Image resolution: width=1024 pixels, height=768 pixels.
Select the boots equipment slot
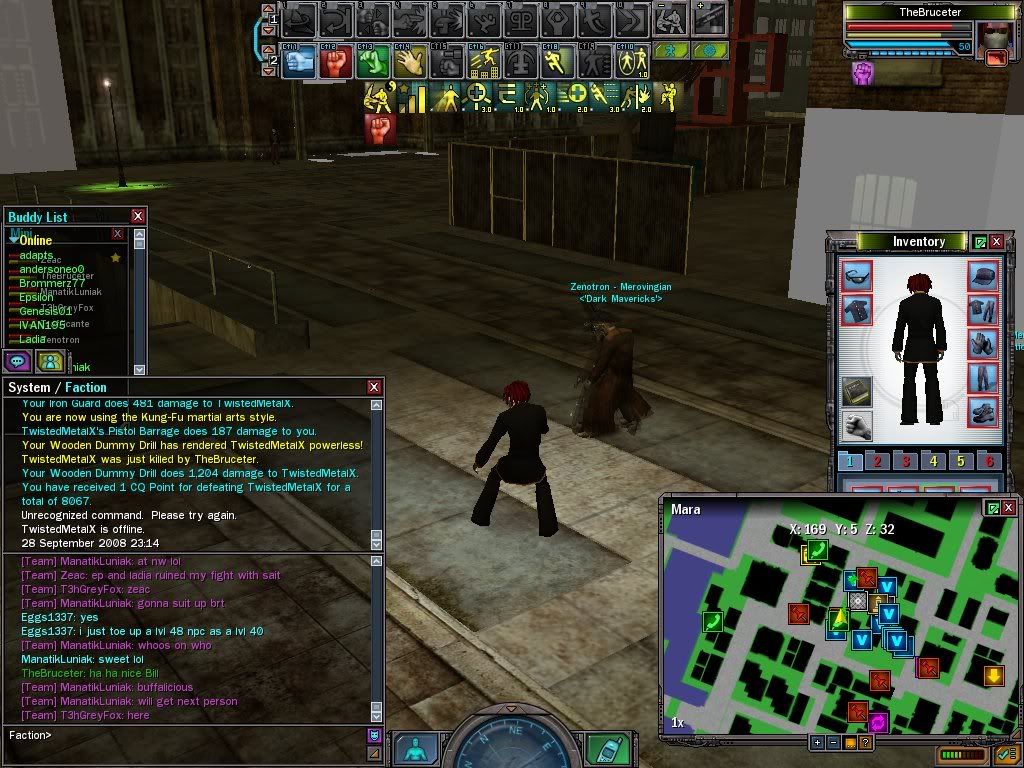coord(983,411)
